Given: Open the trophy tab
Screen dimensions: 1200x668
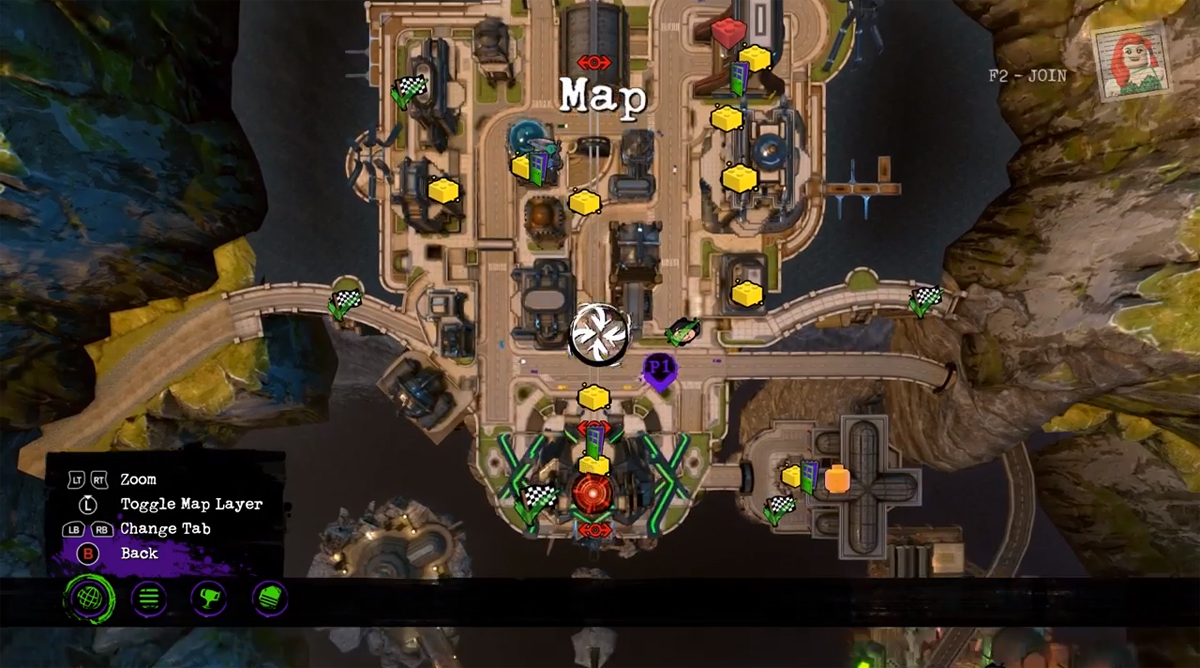Looking at the screenshot, I should tap(208, 599).
